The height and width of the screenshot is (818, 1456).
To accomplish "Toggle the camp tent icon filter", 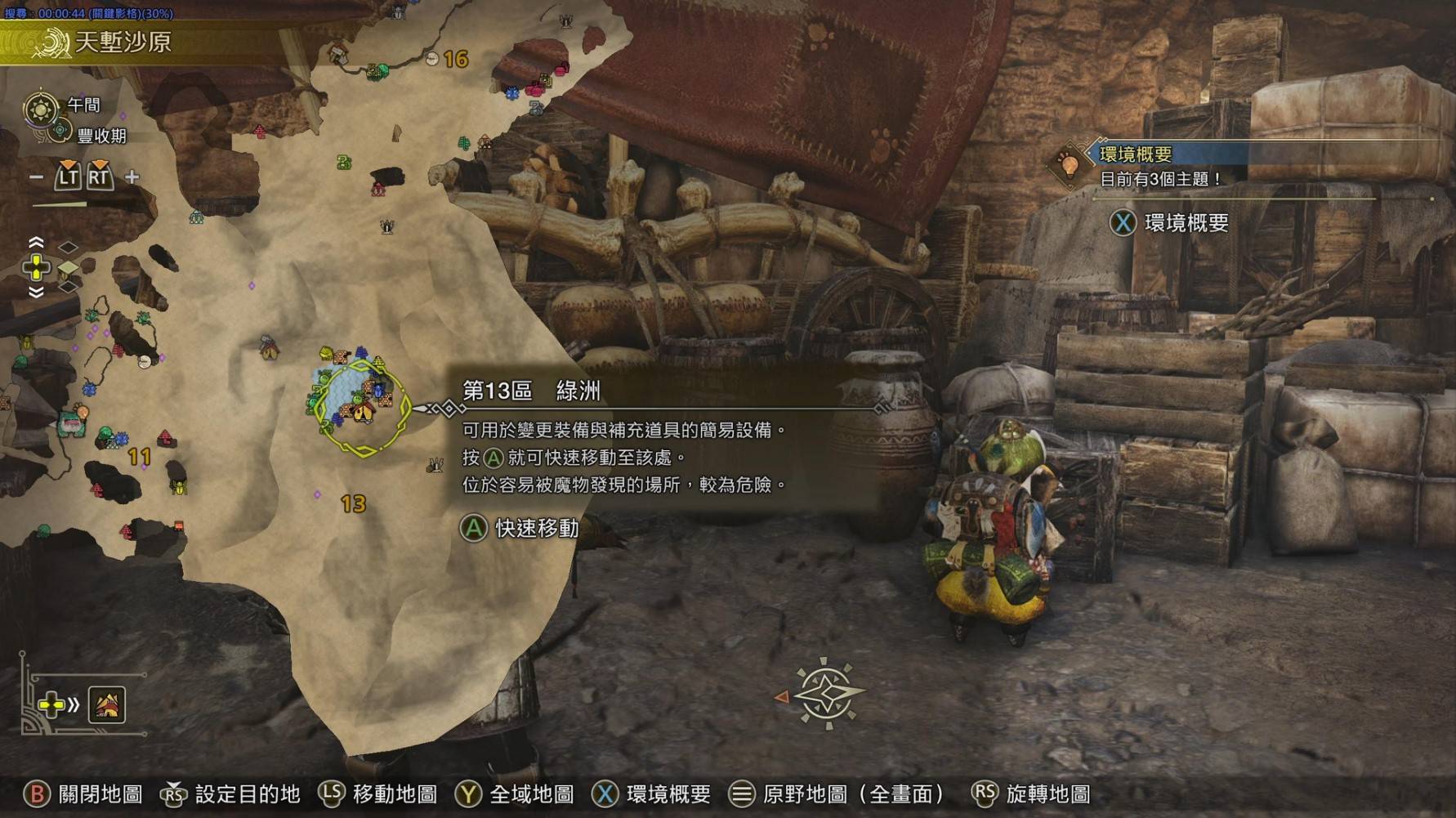I will pos(107,704).
